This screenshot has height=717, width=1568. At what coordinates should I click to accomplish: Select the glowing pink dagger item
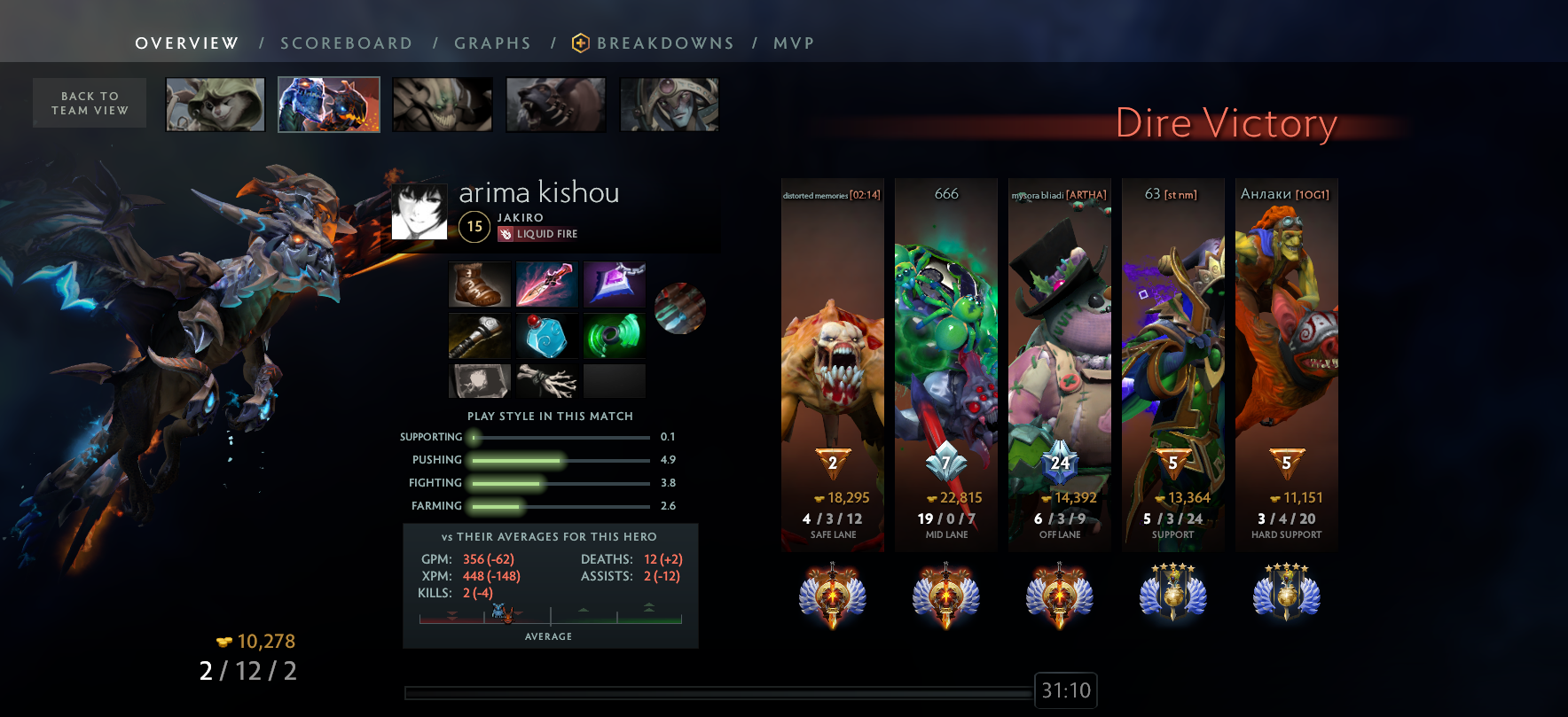tap(547, 284)
